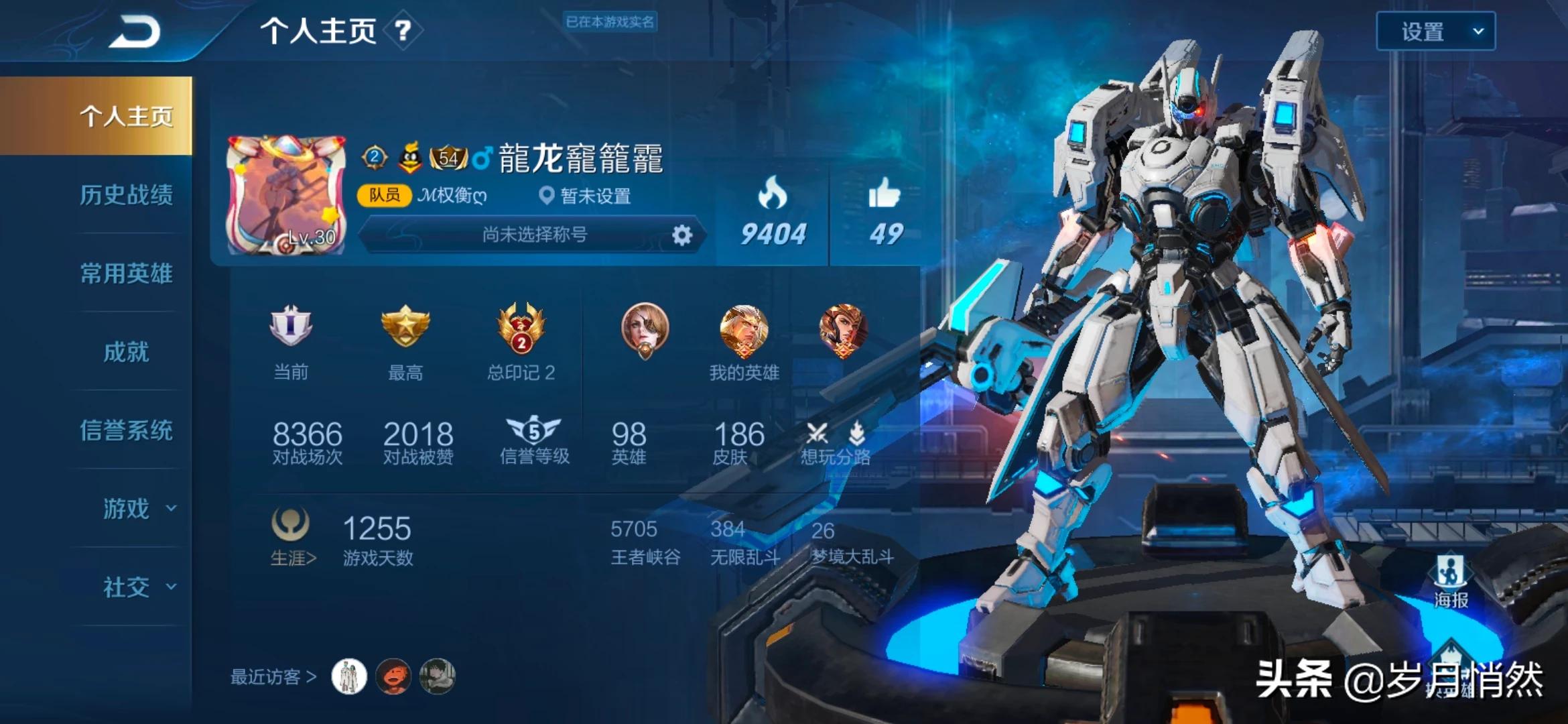Viewport: 1568px width, 724px height.
Task: View the 当前 rank badge
Action: pos(291,326)
